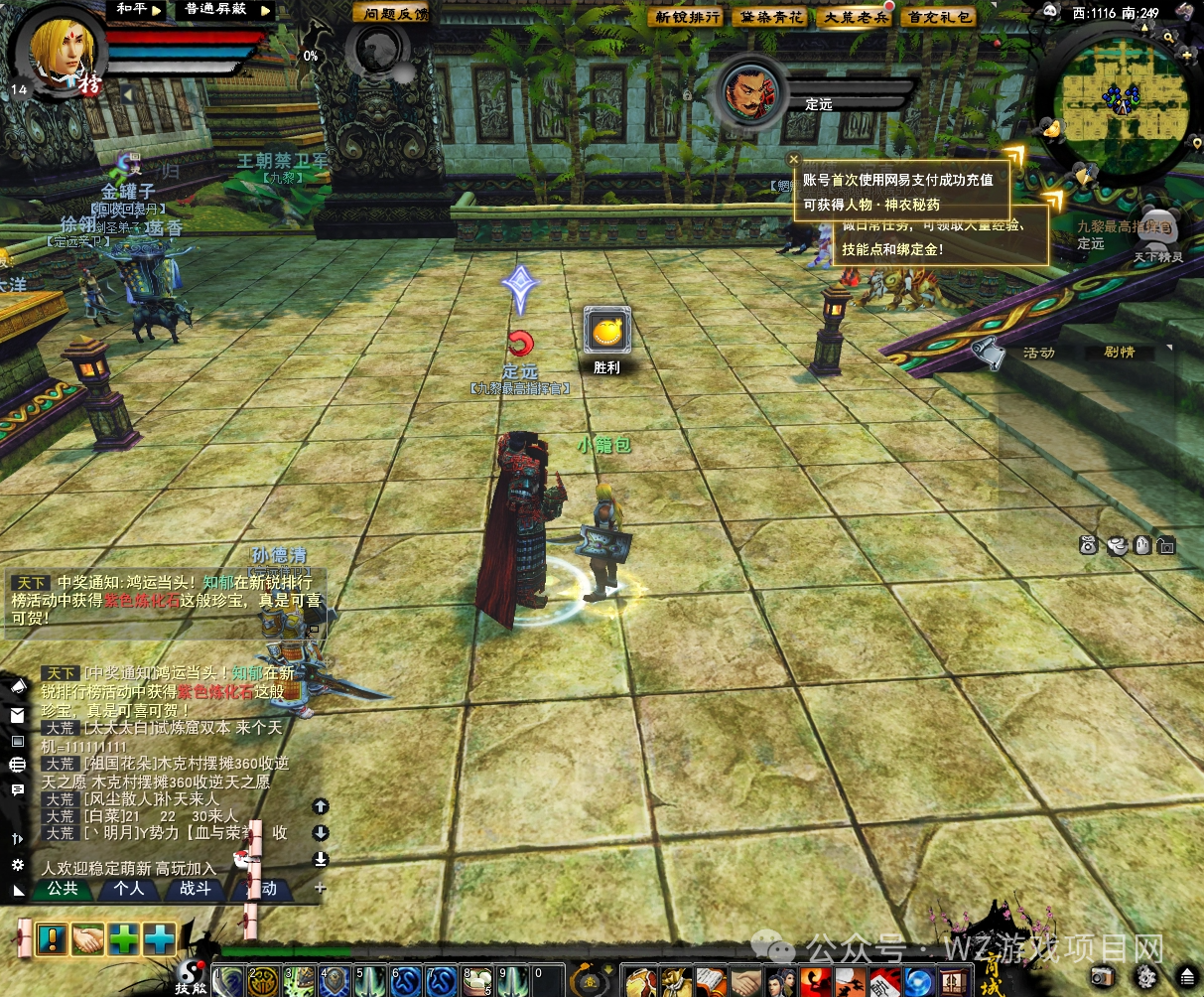Click the yellow exclamation mark button
Screen dimensions: 1204x997
(52, 938)
